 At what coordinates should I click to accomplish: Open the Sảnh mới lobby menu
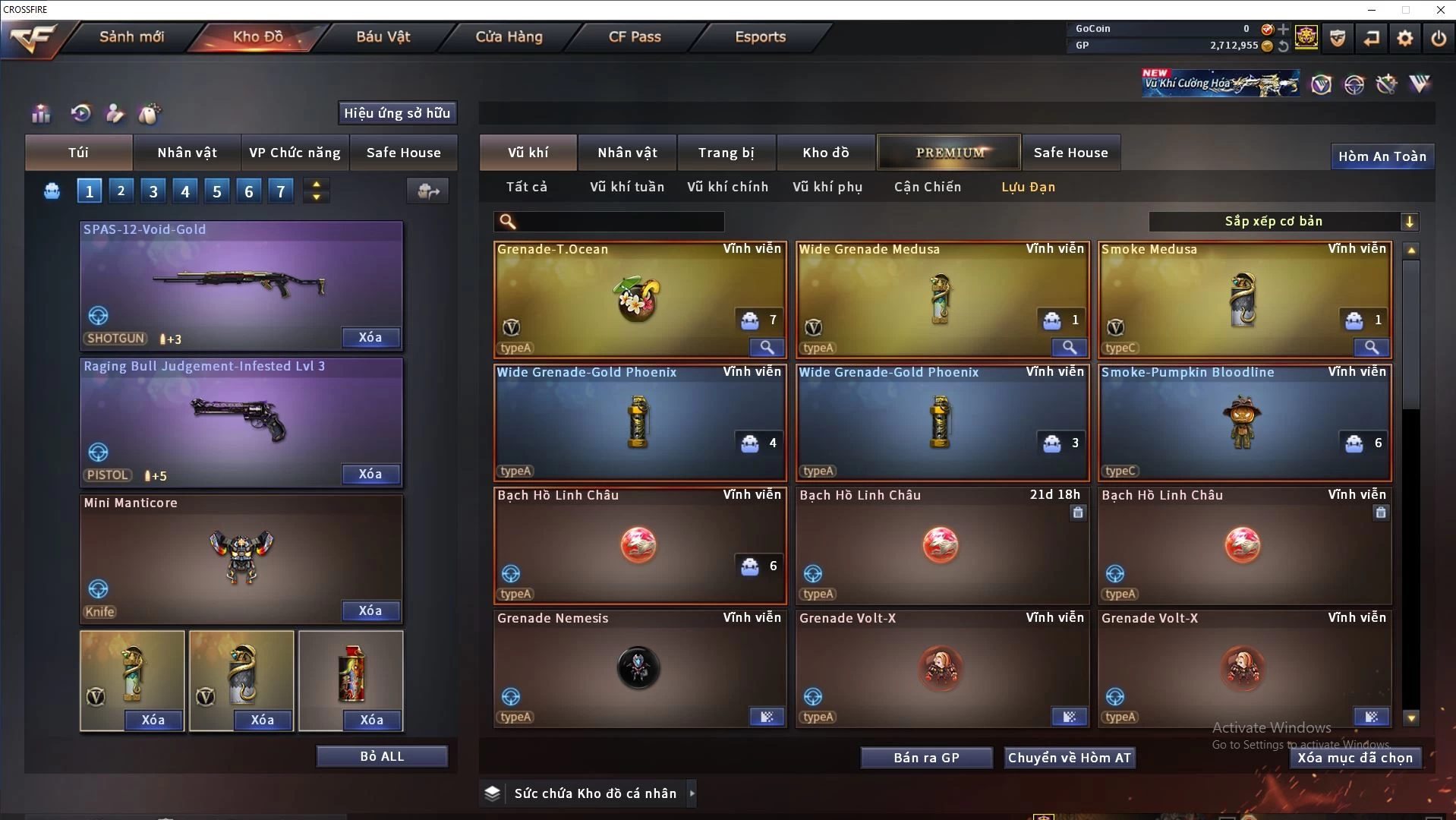coord(131,36)
